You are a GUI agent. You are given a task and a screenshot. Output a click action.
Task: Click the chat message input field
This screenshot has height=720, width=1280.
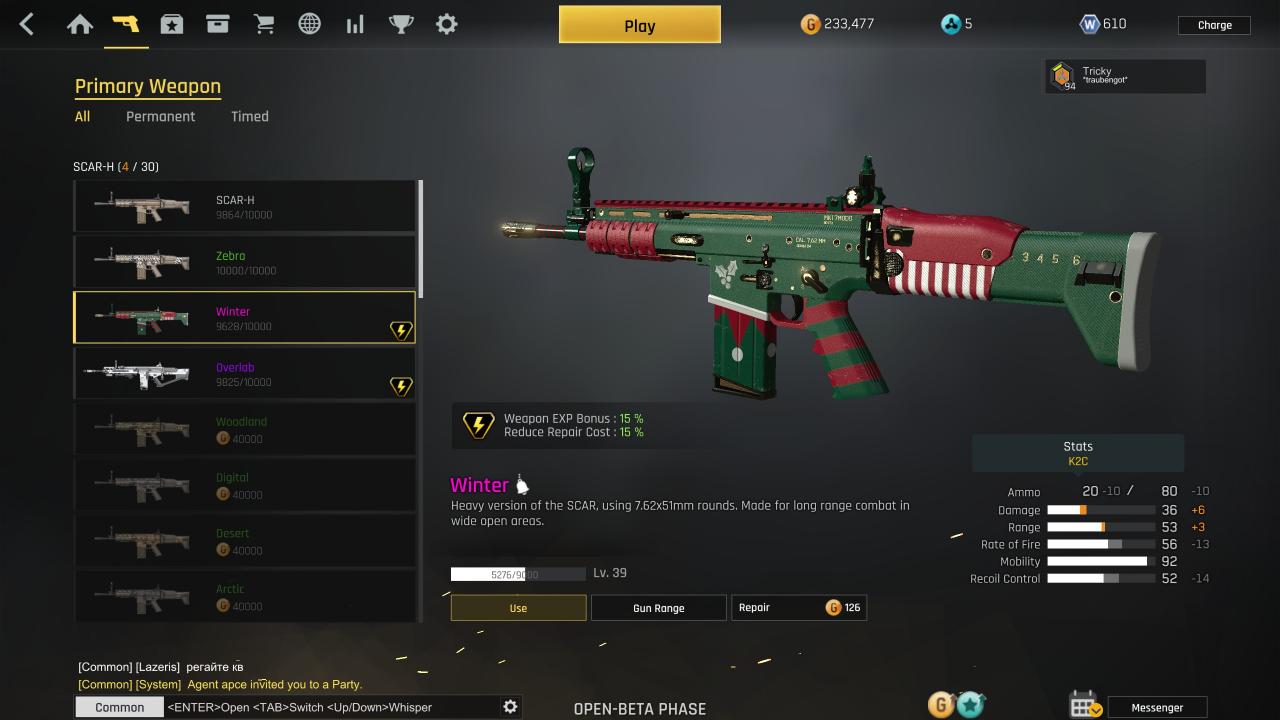tap(330, 707)
